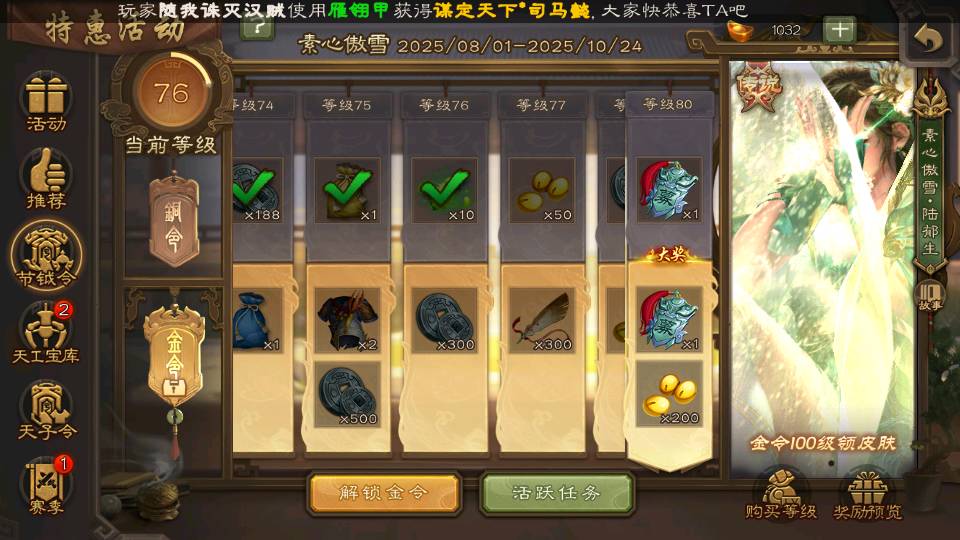
Task: Select the feather x300 reward slot
Action: 540,320
